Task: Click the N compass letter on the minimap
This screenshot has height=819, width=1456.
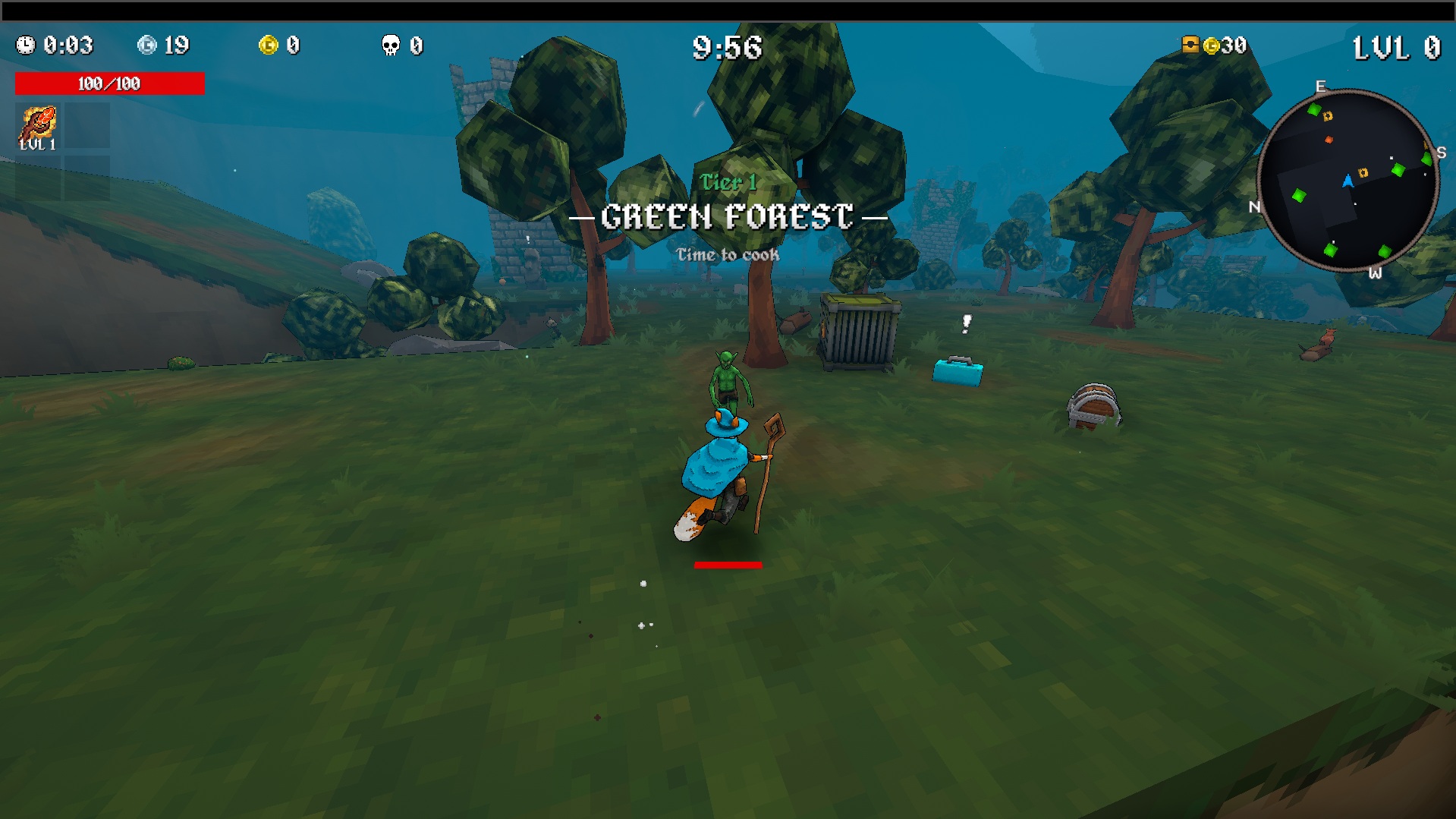Action: point(1254,207)
